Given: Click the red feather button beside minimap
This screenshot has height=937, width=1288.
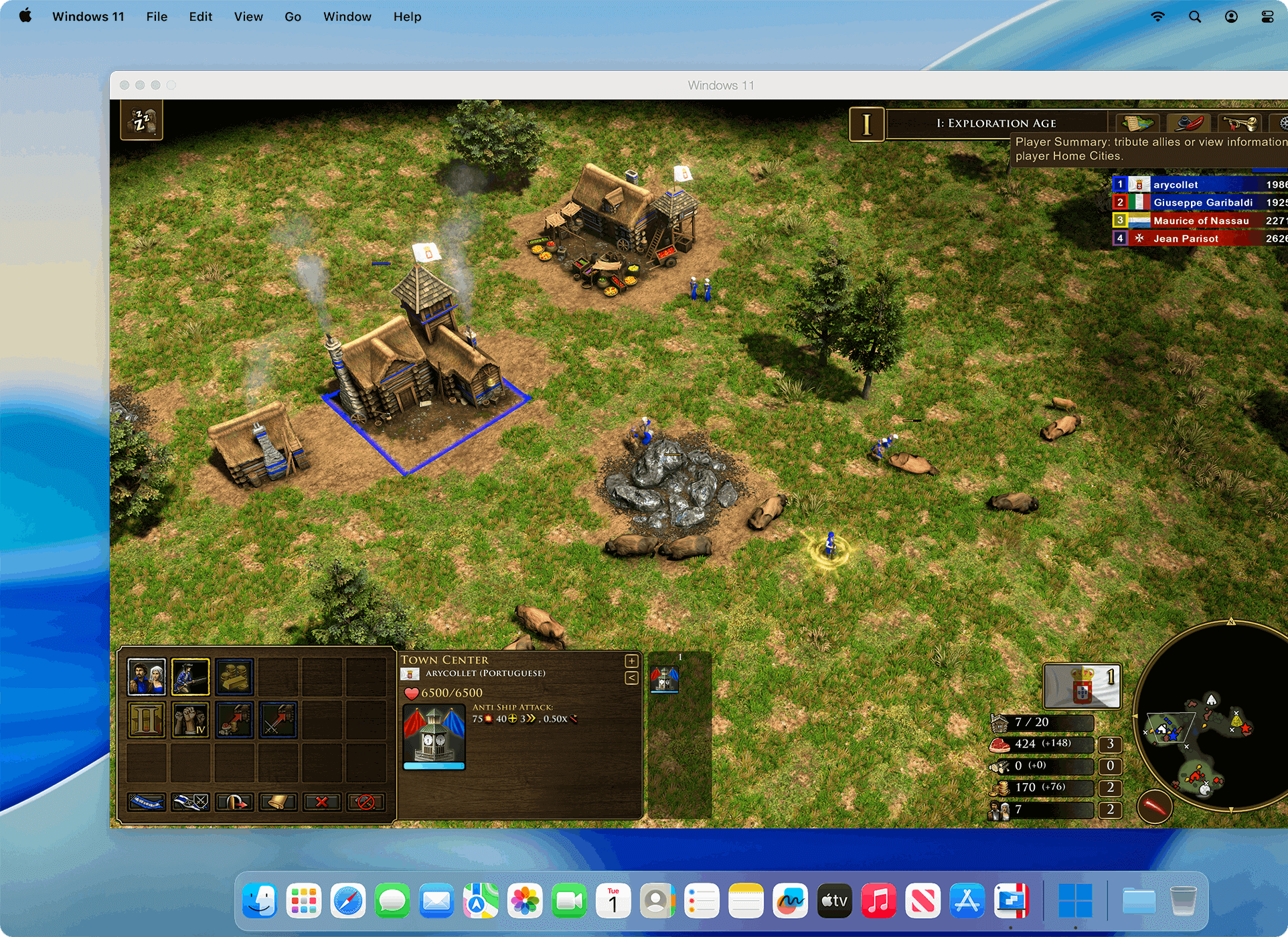Looking at the screenshot, I should [1155, 806].
